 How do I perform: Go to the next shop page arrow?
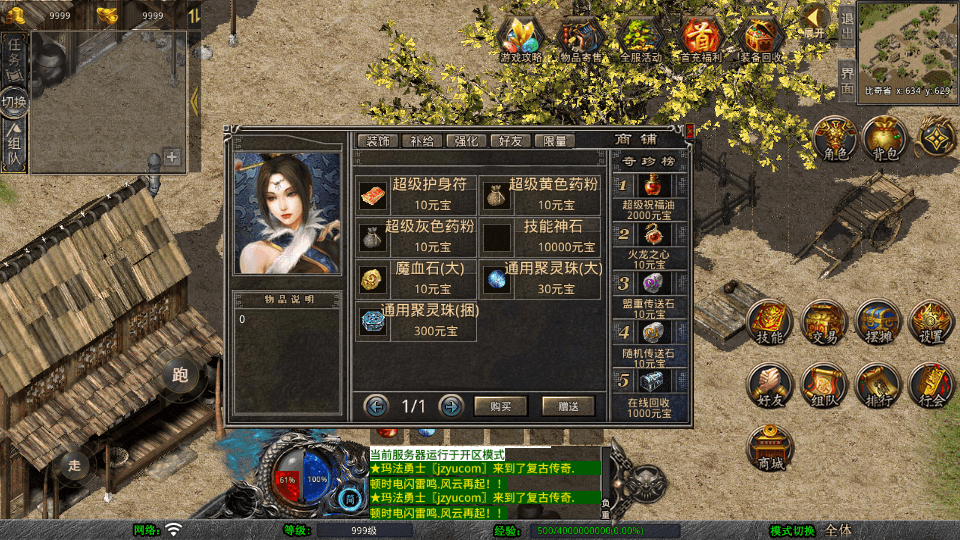click(451, 406)
